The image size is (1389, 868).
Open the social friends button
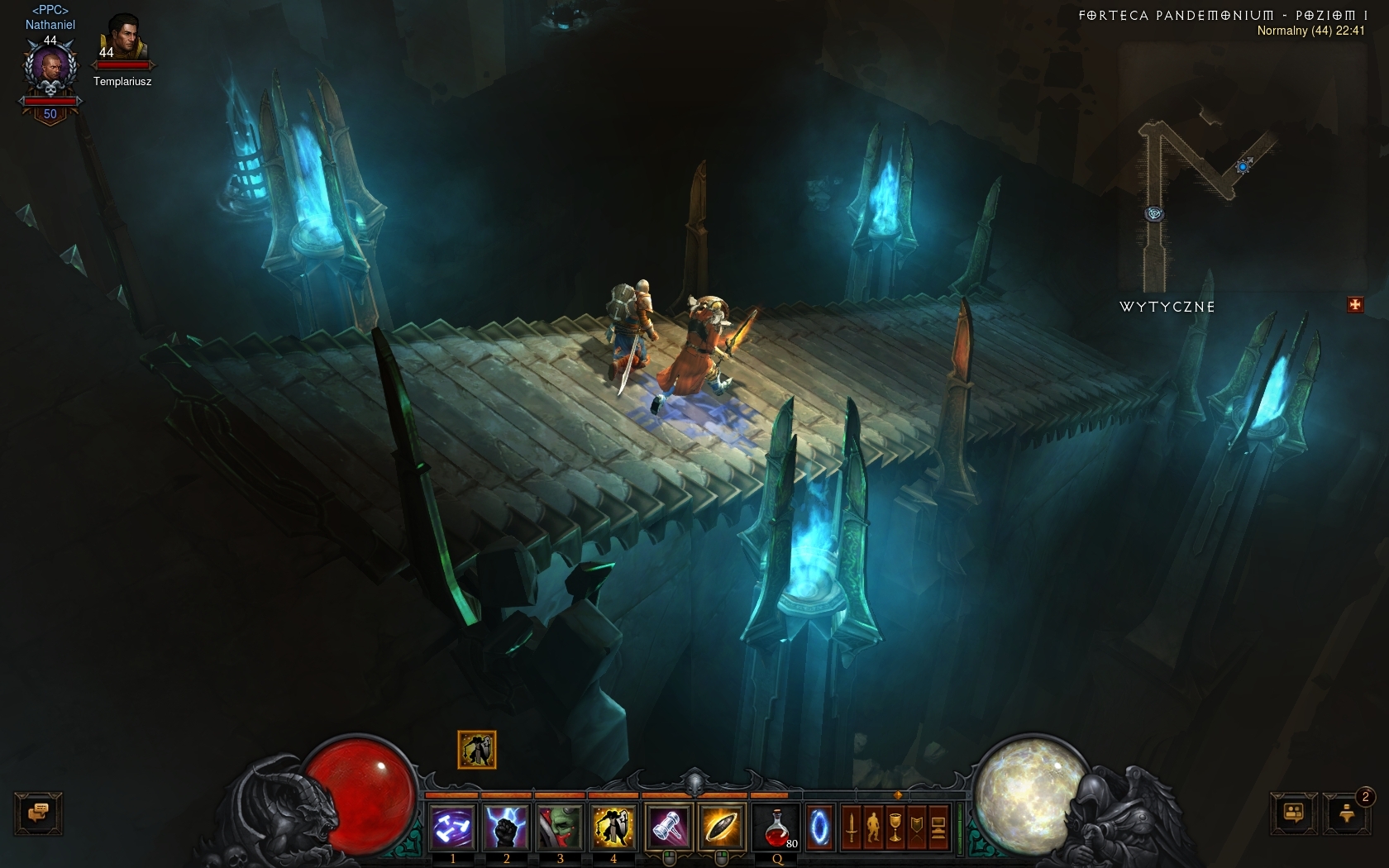coord(1294,813)
